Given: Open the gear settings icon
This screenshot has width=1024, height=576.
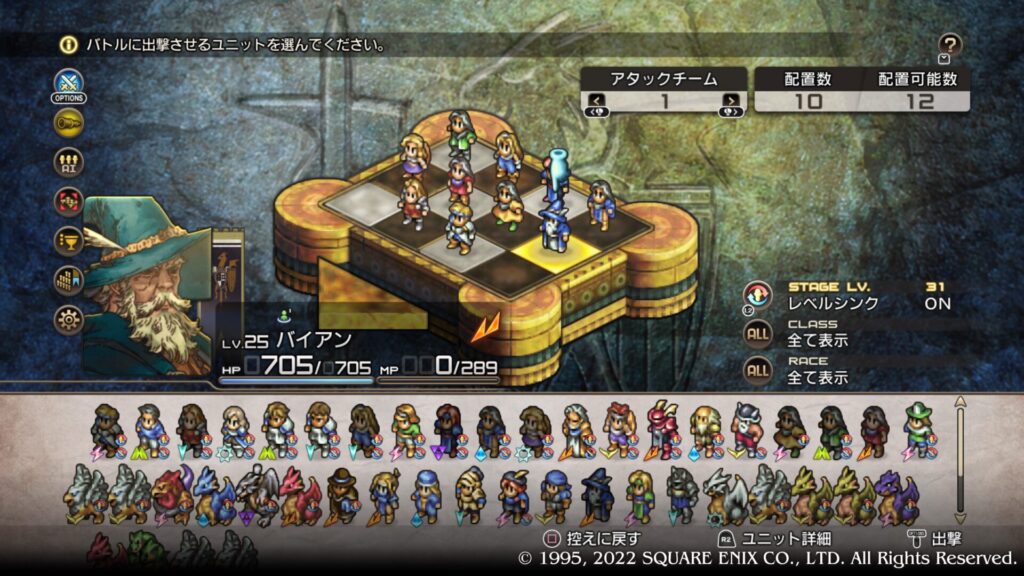Looking at the screenshot, I should pyautogui.click(x=68, y=319).
